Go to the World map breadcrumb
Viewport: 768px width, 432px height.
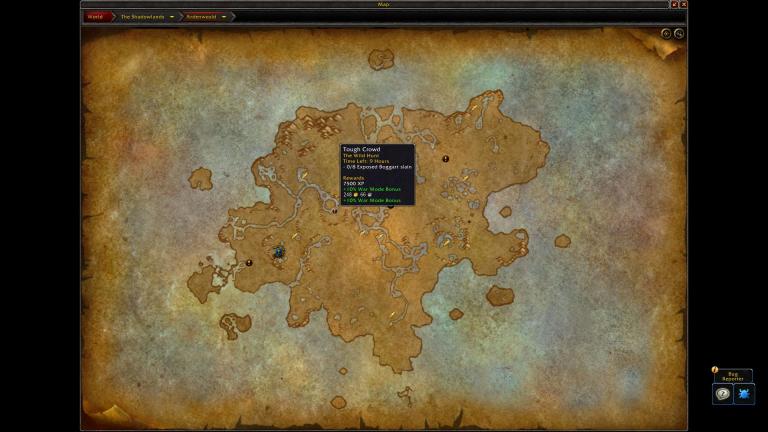(95, 17)
